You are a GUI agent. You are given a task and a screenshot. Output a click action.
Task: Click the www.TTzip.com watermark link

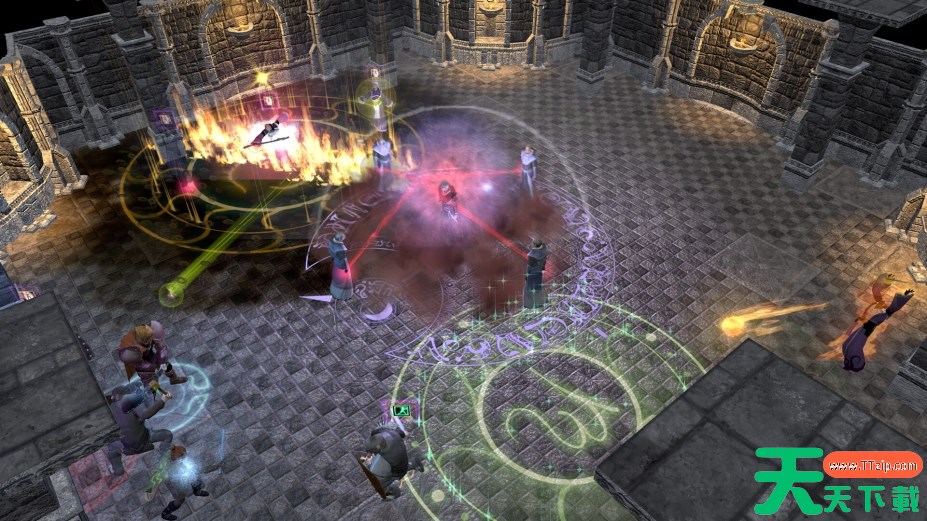pos(872,464)
